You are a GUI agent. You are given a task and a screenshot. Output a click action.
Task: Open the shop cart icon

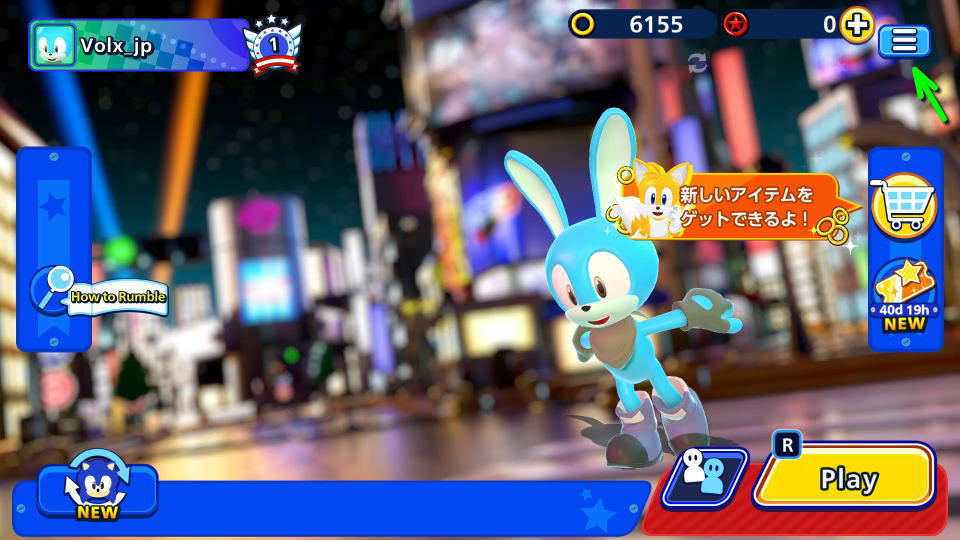click(903, 205)
